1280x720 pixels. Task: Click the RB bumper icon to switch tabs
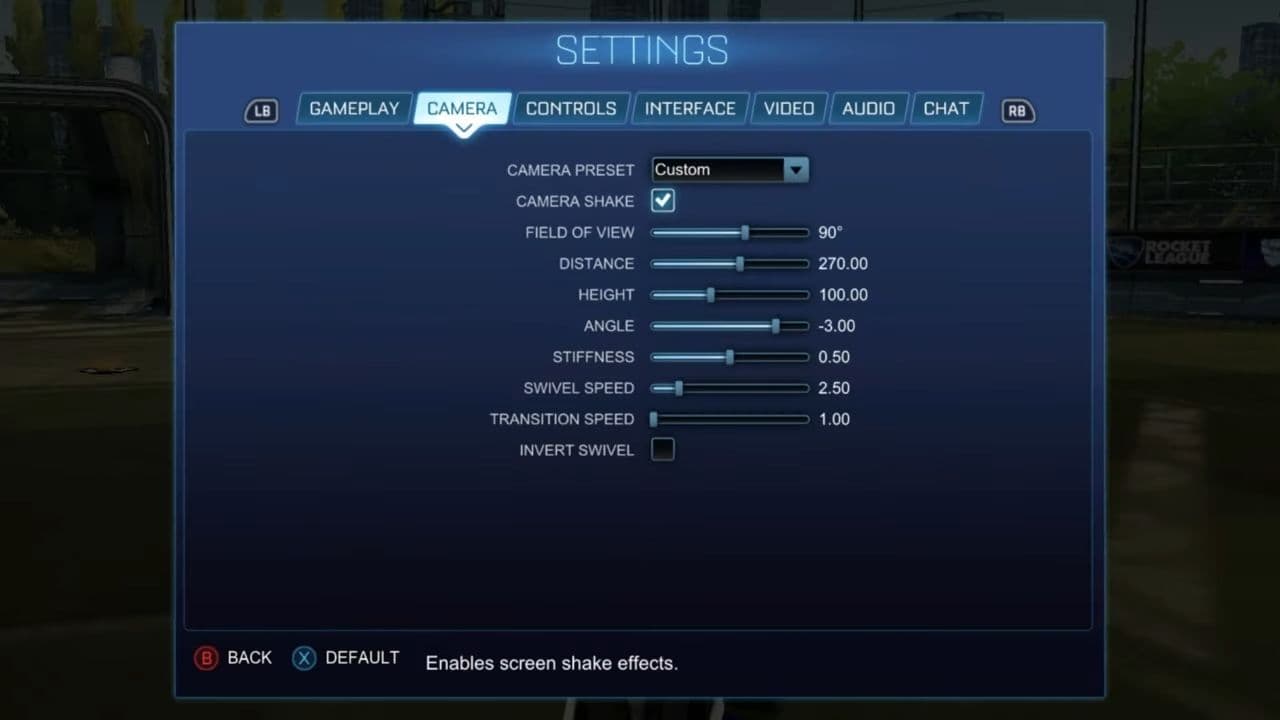tap(1017, 111)
